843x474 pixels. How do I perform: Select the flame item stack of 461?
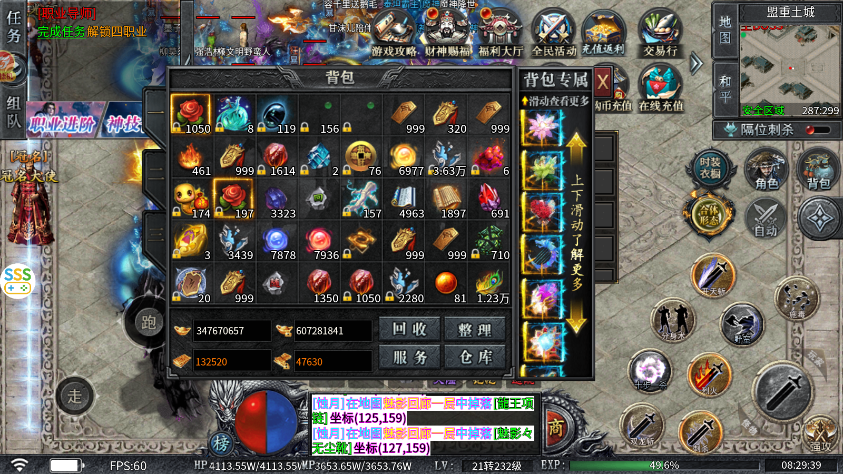coord(190,158)
